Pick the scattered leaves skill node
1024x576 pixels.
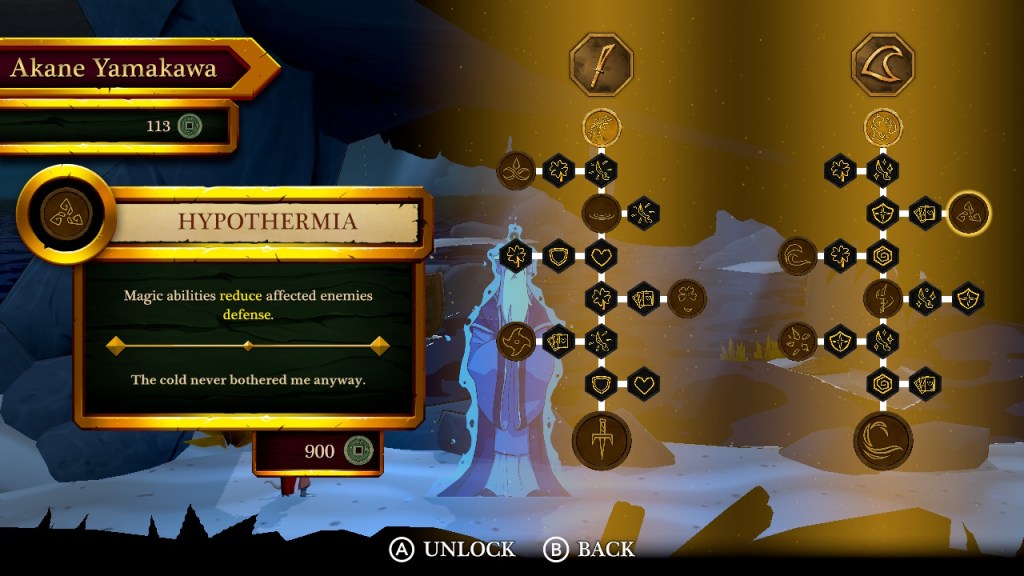coord(798,340)
